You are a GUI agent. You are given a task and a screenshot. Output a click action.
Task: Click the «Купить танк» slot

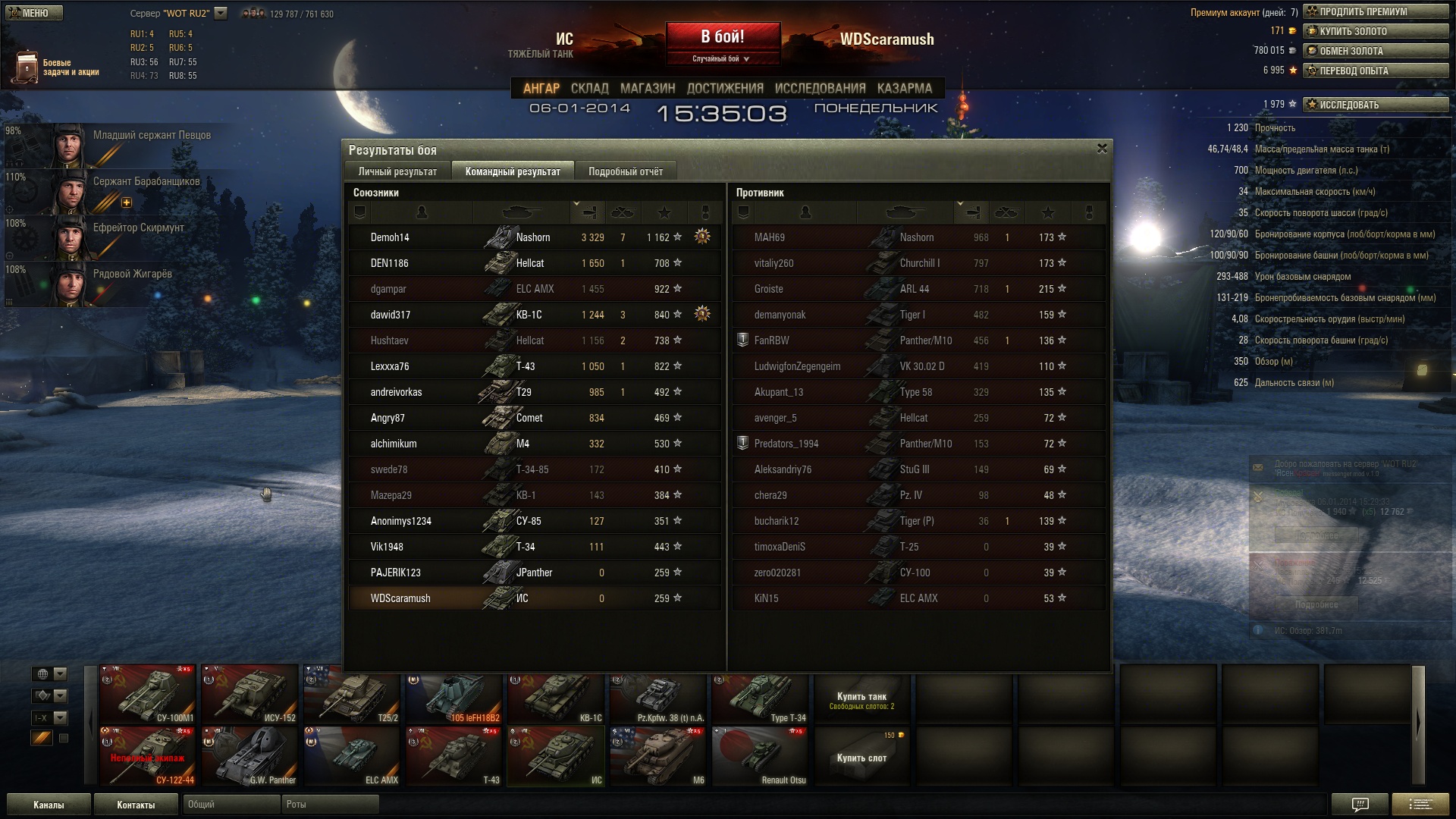point(861,699)
